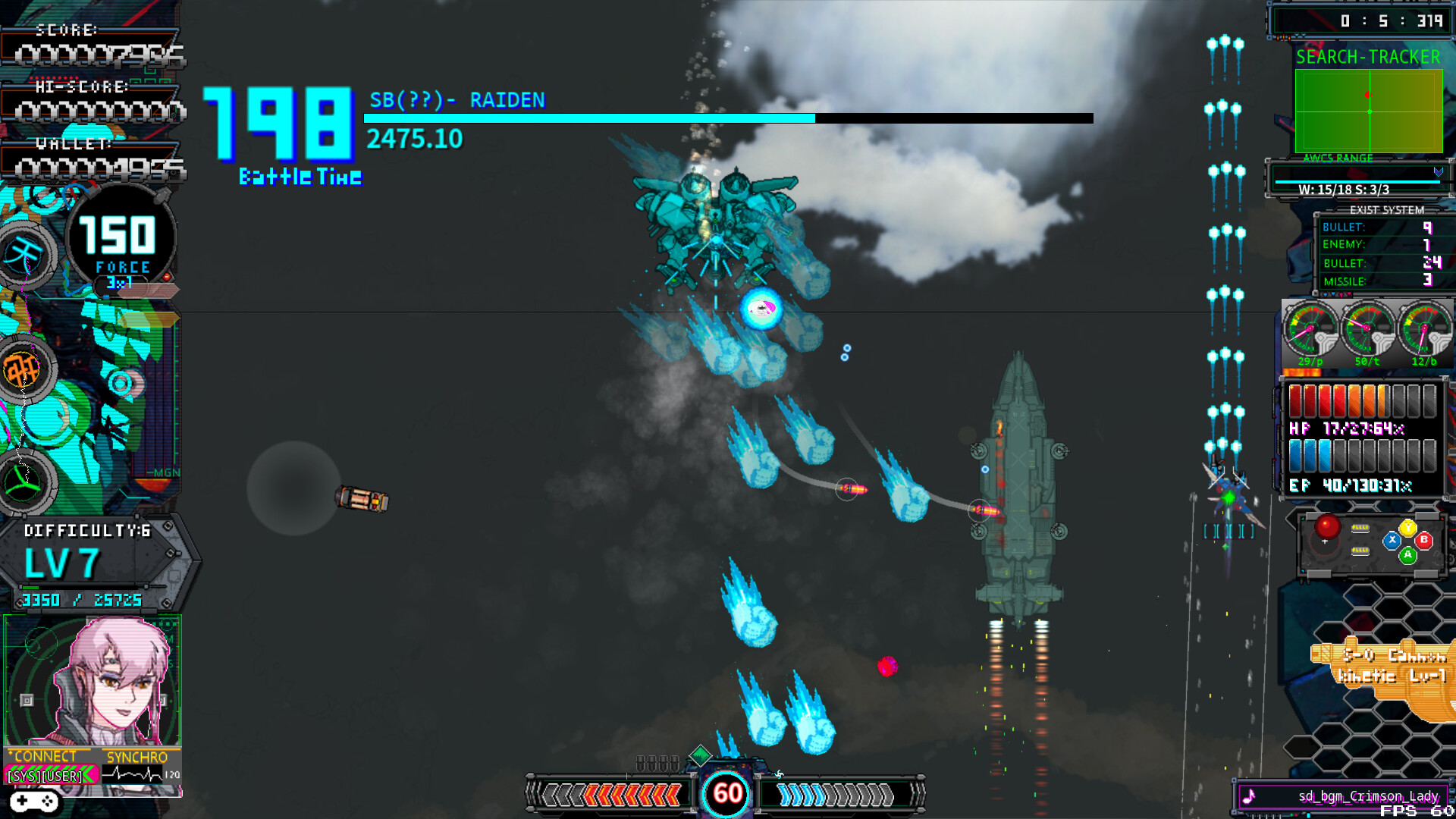Toggle the A button on the virtual pad
This screenshot has height=819, width=1456.
point(1407,556)
